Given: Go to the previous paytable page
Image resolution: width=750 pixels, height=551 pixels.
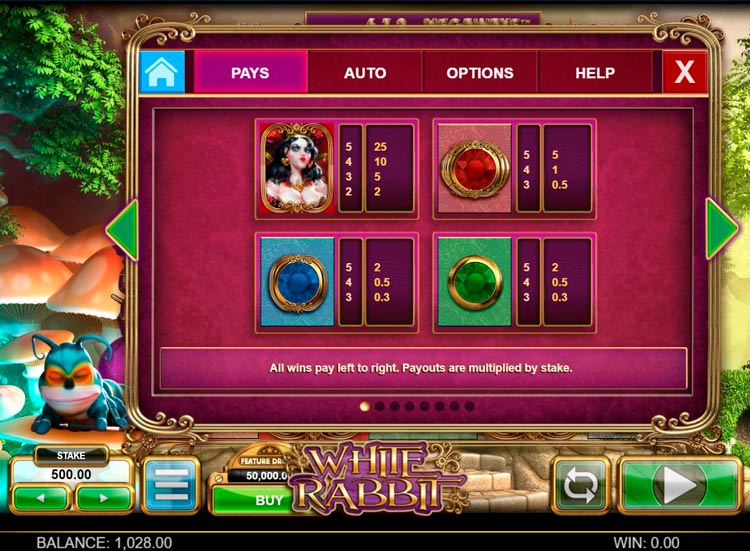Looking at the screenshot, I should coord(122,230).
